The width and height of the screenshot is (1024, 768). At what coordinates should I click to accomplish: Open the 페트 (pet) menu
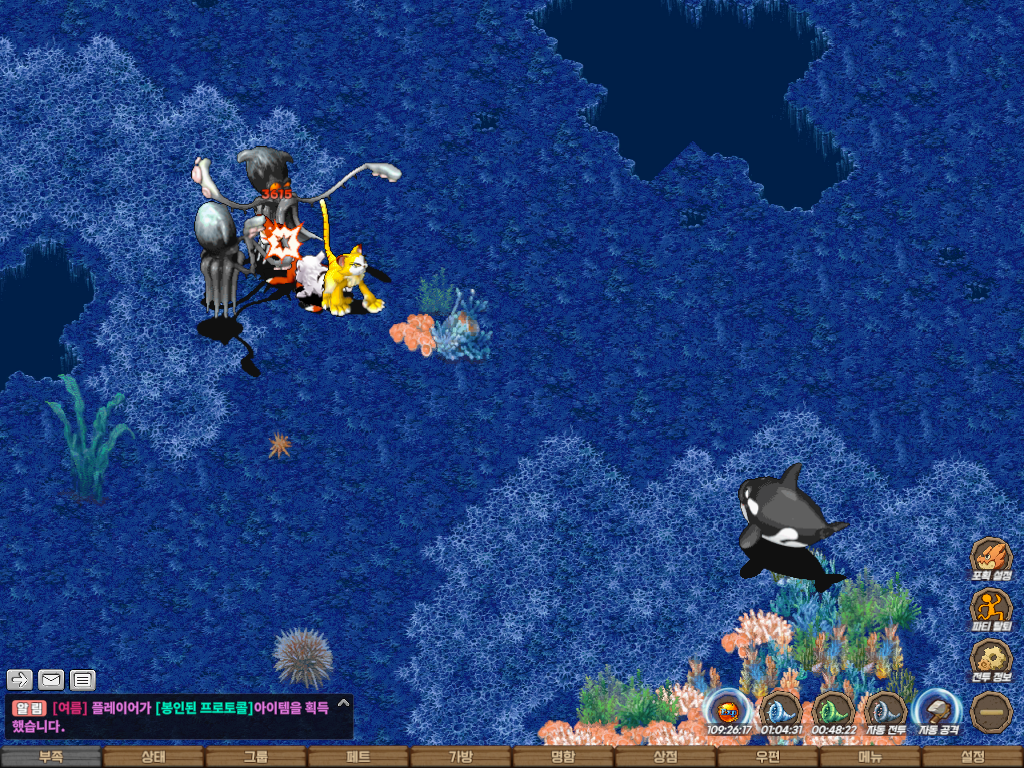[x=358, y=757]
